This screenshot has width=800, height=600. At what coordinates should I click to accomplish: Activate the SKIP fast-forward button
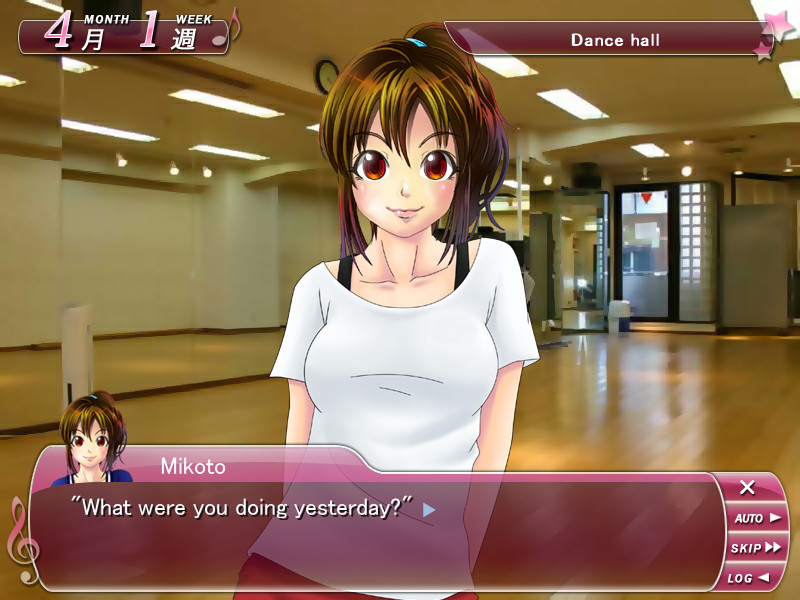756,548
